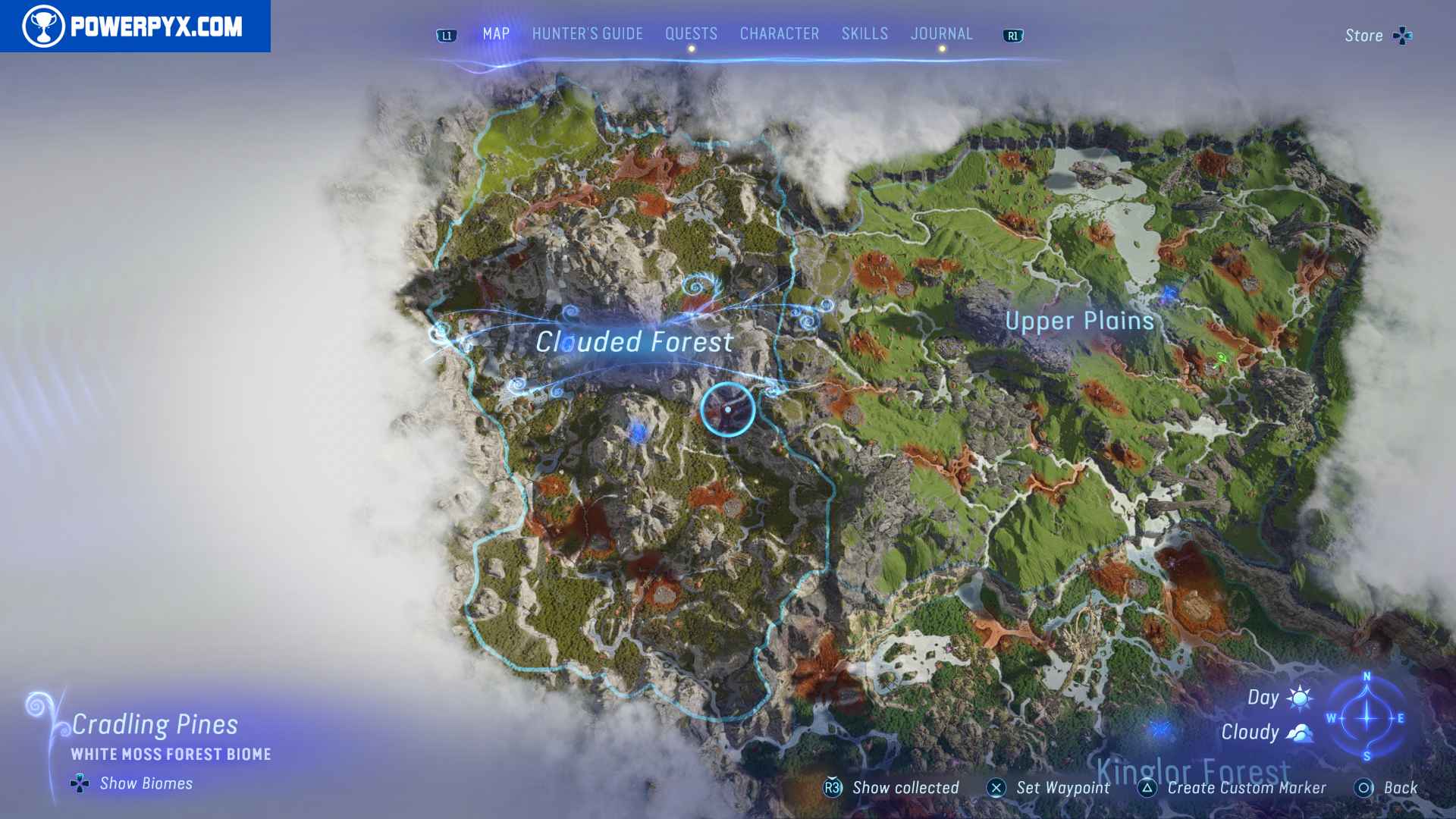Screen dimensions: 1456x819
Task: Open the QUESTS menu entry
Action: pos(690,33)
